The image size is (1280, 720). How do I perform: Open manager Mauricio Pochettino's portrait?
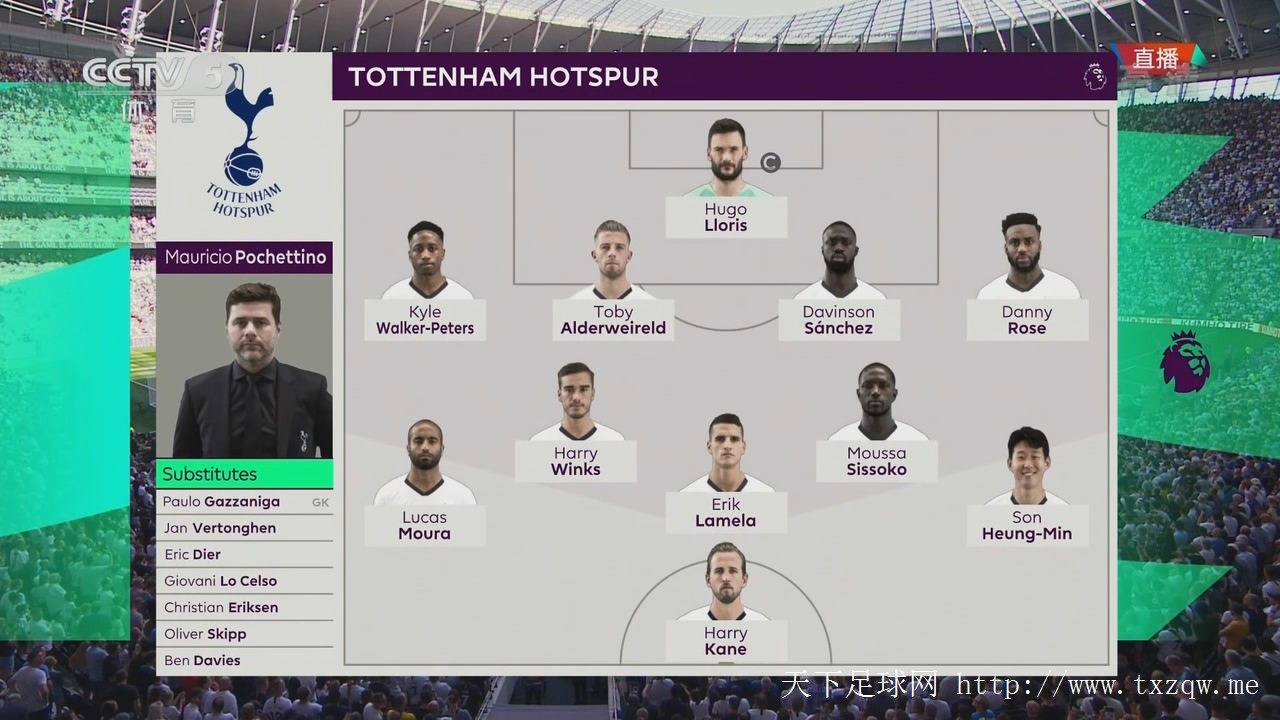[x=244, y=366]
